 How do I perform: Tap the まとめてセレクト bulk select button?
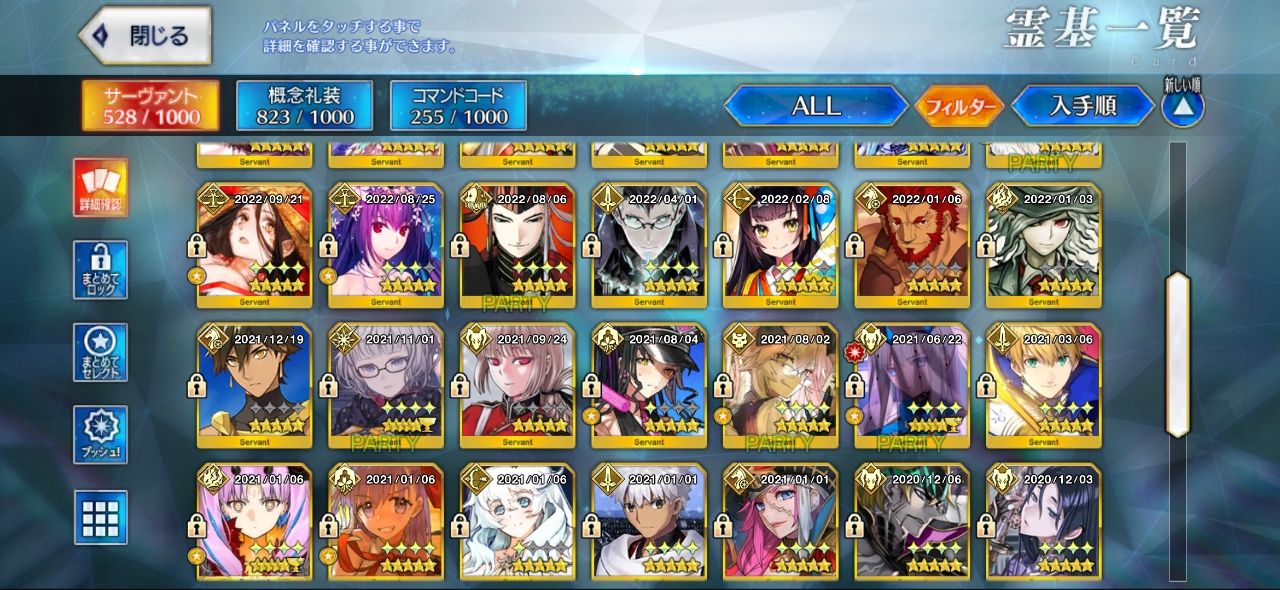click(x=100, y=352)
